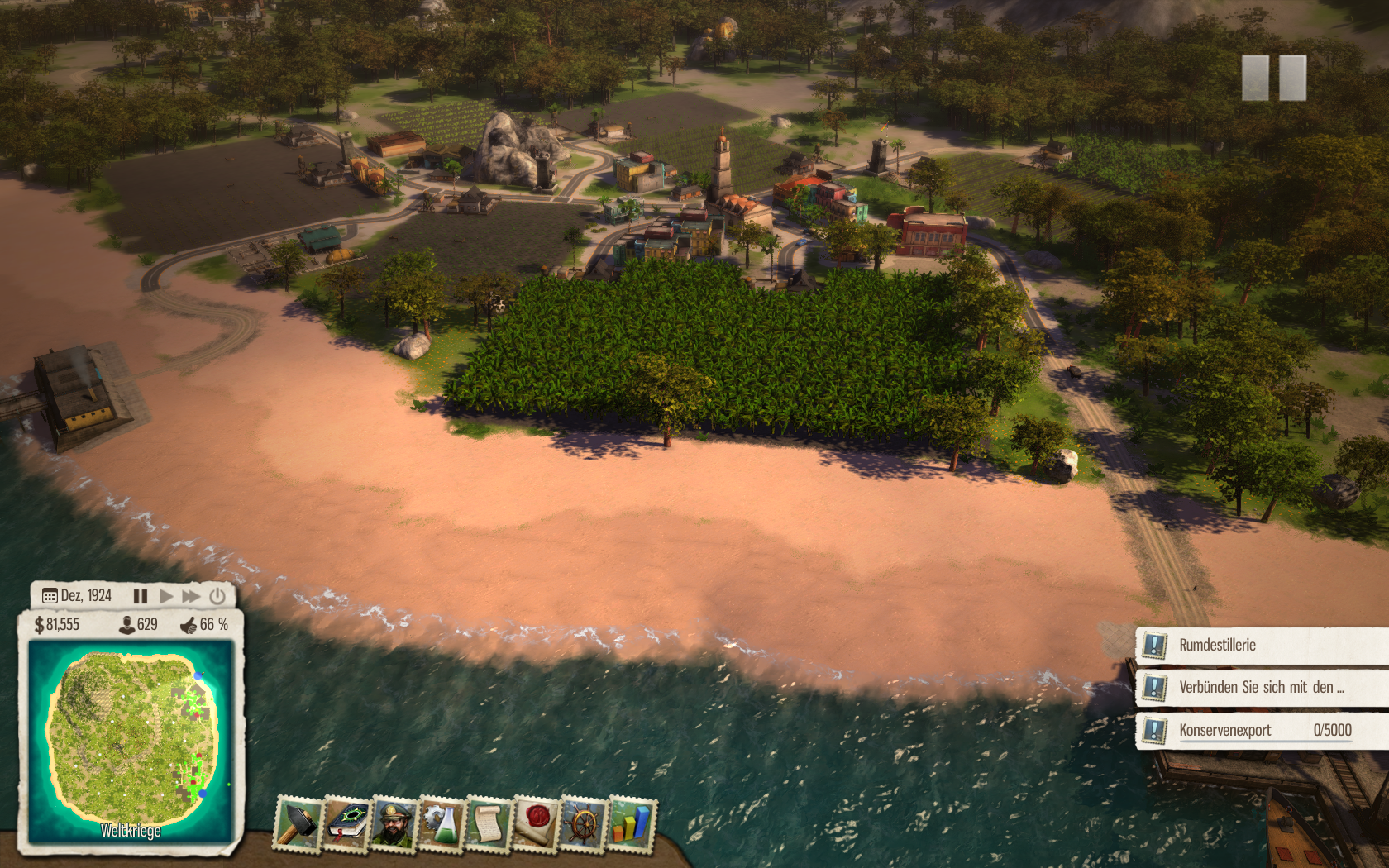Open the parchment scroll stamp
Image resolution: width=1389 pixels, height=868 pixels.
489,823
